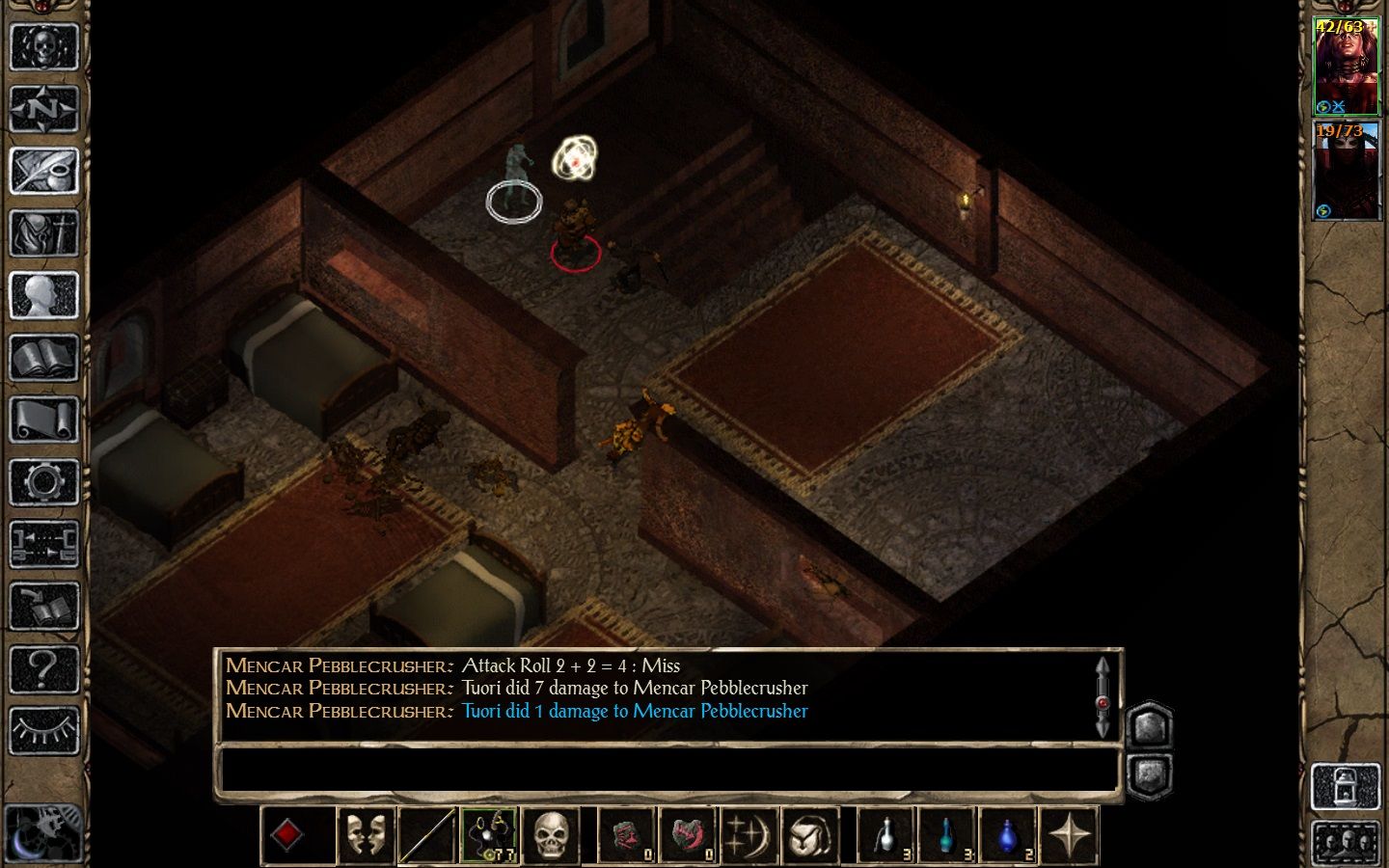Open the character record with the bust icon
This screenshot has height=868, width=1389.
43,296
